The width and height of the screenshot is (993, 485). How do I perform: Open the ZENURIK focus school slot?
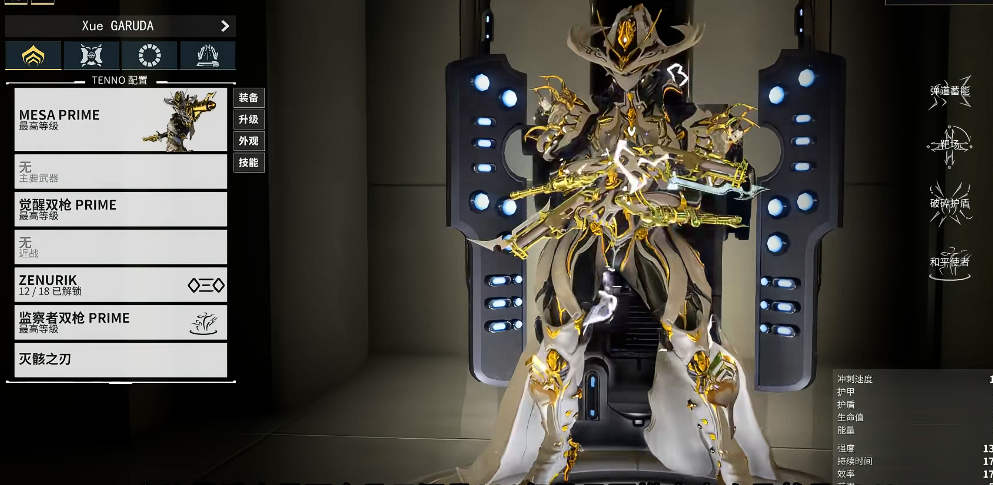(x=121, y=285)
